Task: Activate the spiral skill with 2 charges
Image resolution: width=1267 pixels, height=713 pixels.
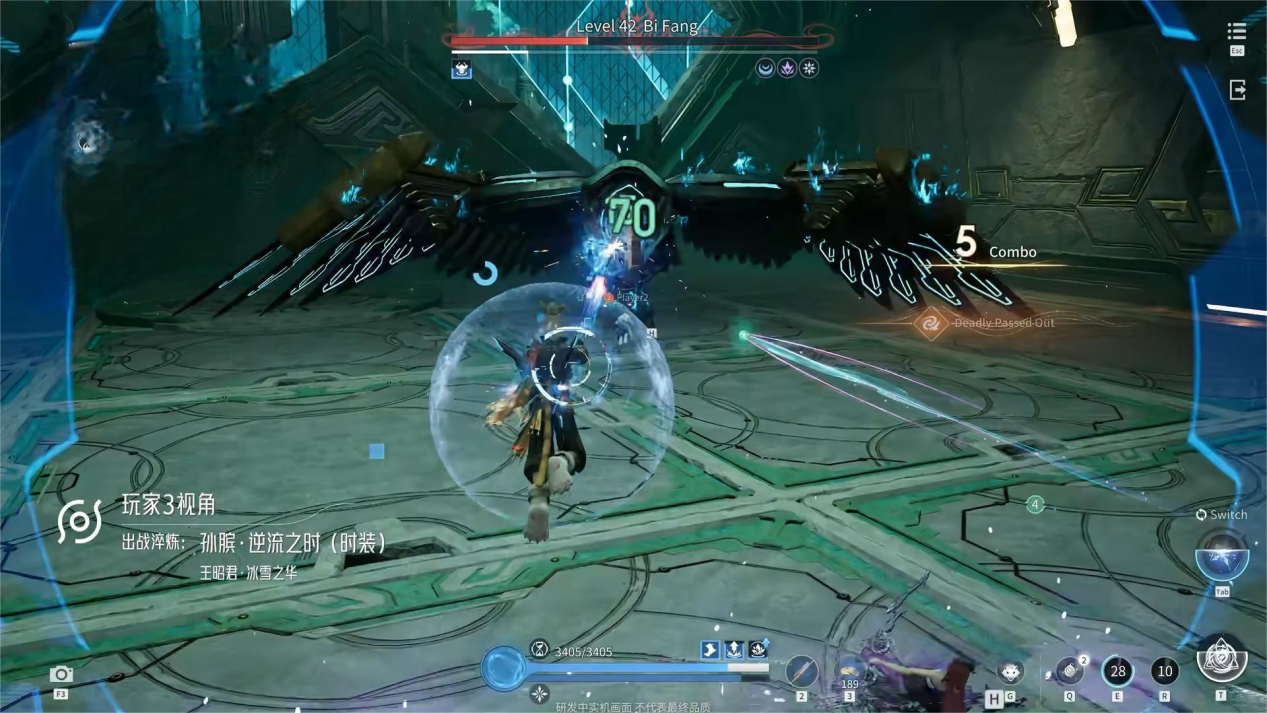Action: [x=1069, y=671]
